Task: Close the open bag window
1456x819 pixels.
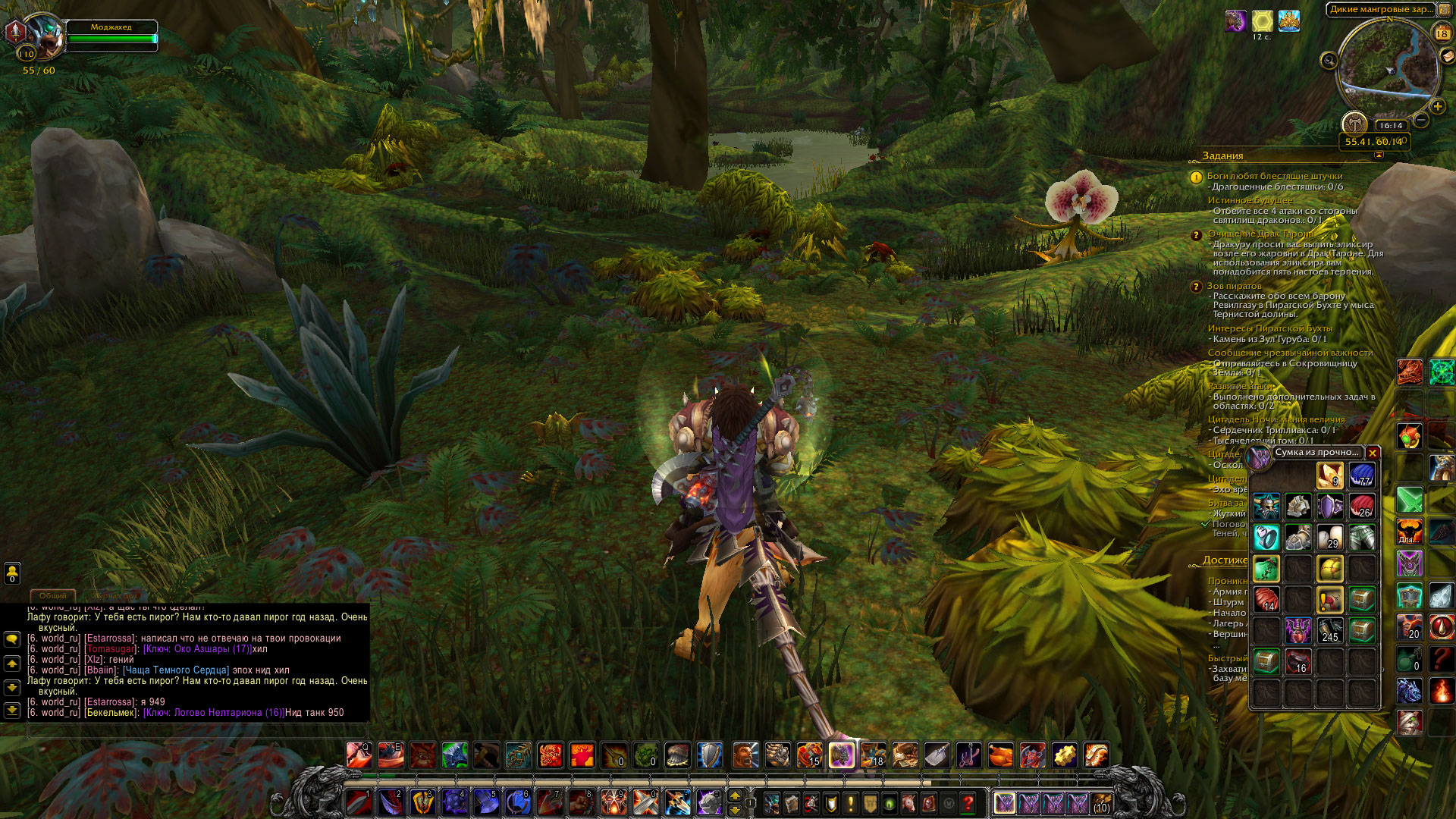Action: [x=1373, y=453]
